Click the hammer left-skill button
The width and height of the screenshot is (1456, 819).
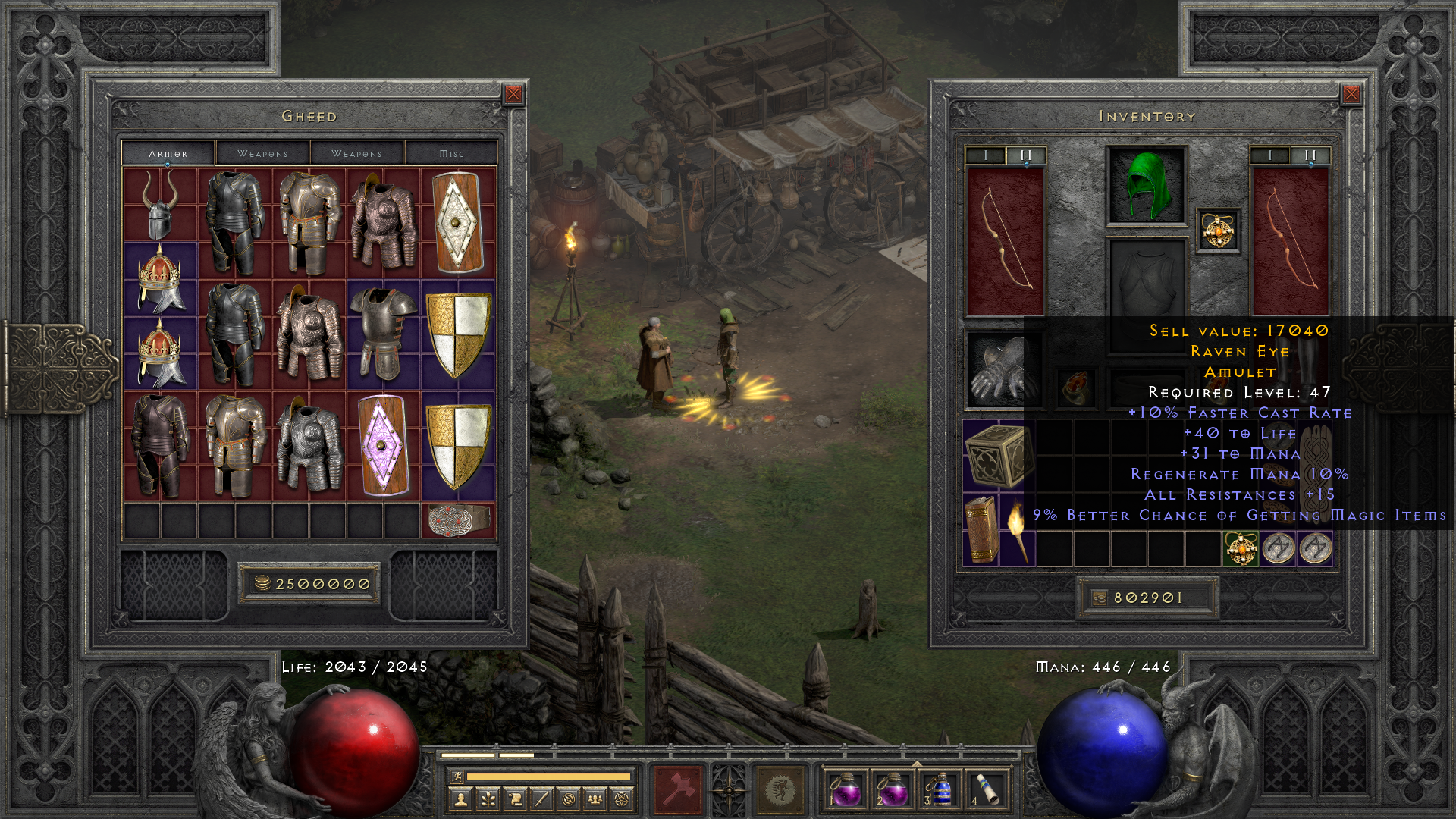(x=679, y=789)
